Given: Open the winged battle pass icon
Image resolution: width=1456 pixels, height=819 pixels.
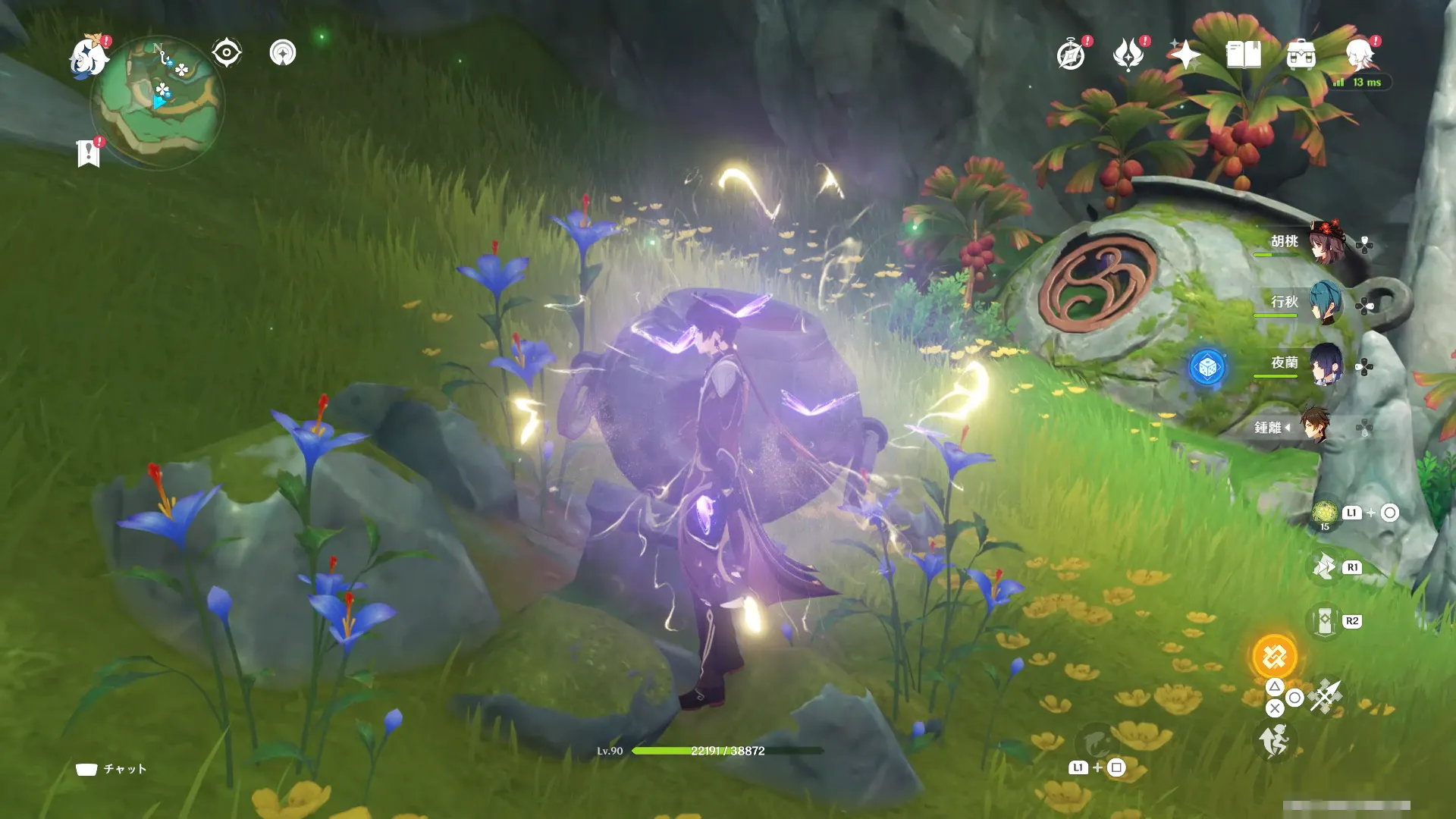Looking at the screenshot, I should (x=1128, y=55).
